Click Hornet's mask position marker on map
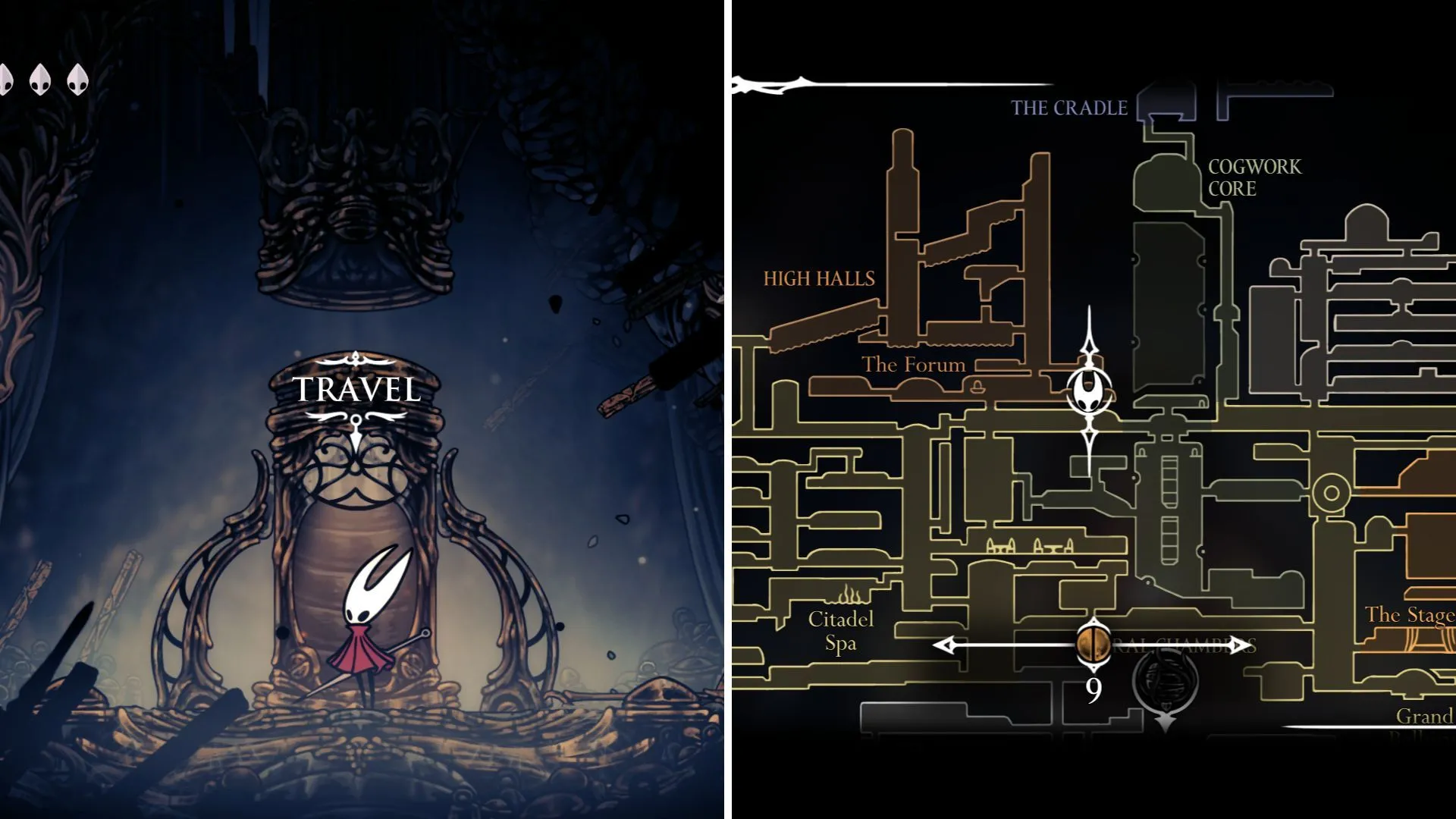Viewport: 1456px width, 819px height. click(1090, 392)
